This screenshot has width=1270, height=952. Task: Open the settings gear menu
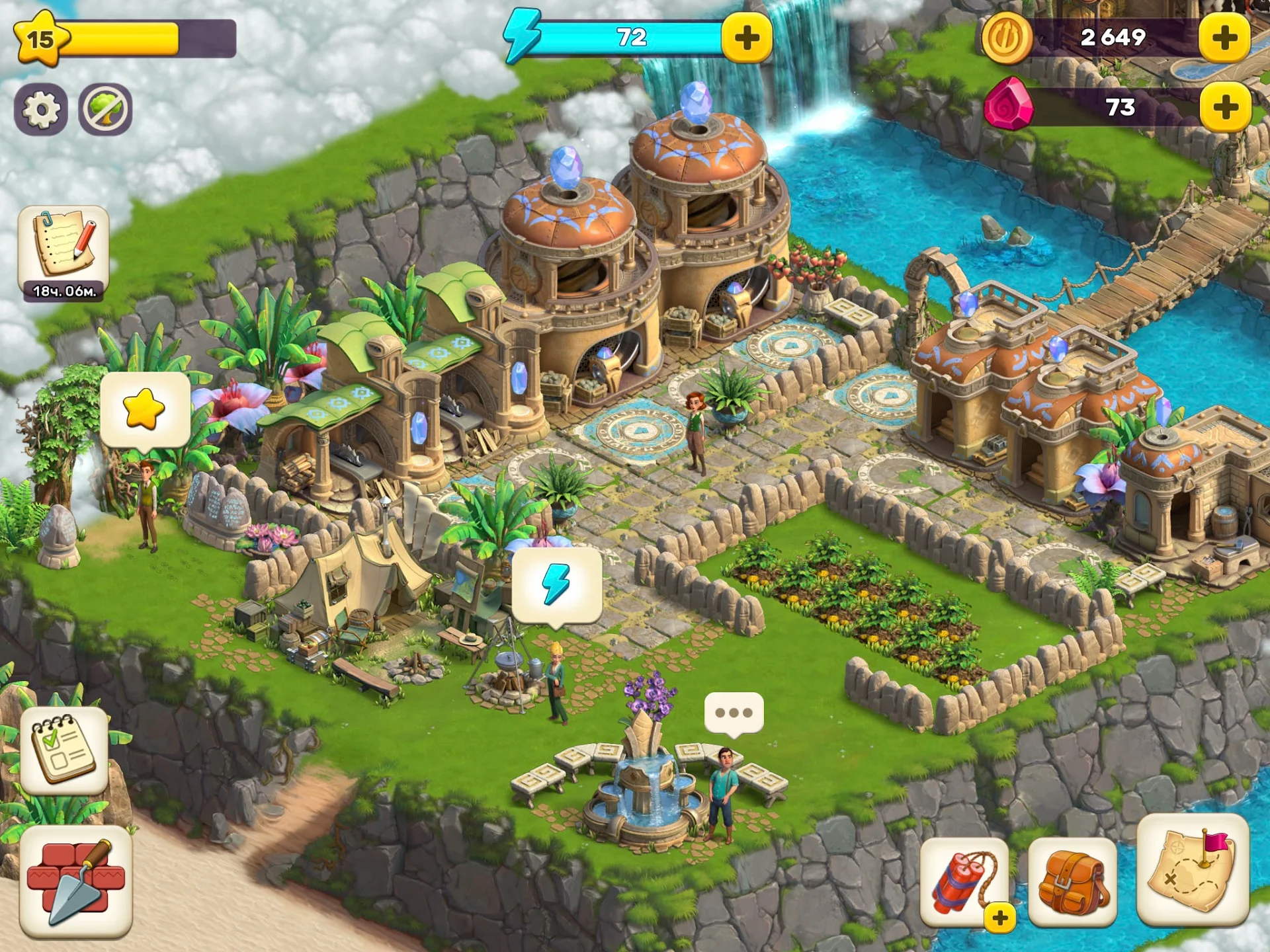[x=42, y=108]
